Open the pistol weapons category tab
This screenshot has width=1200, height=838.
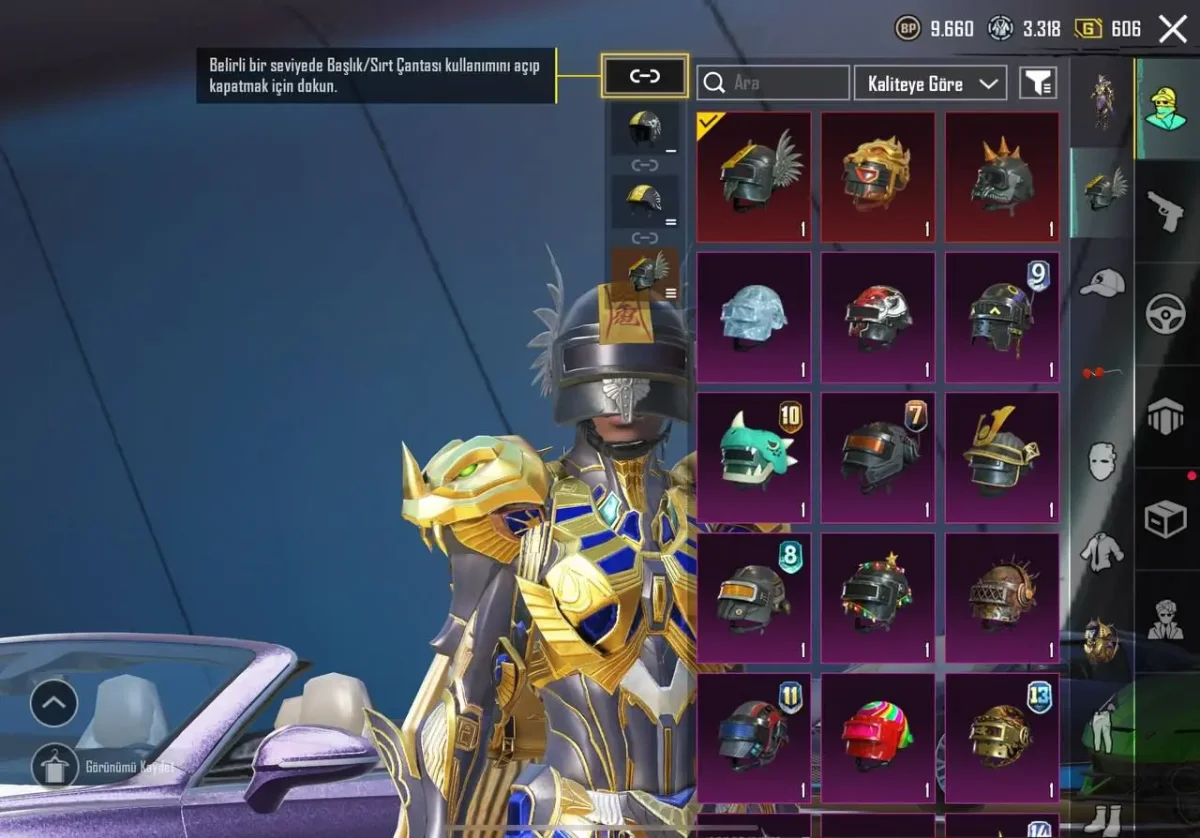[x=1166, y=211]
